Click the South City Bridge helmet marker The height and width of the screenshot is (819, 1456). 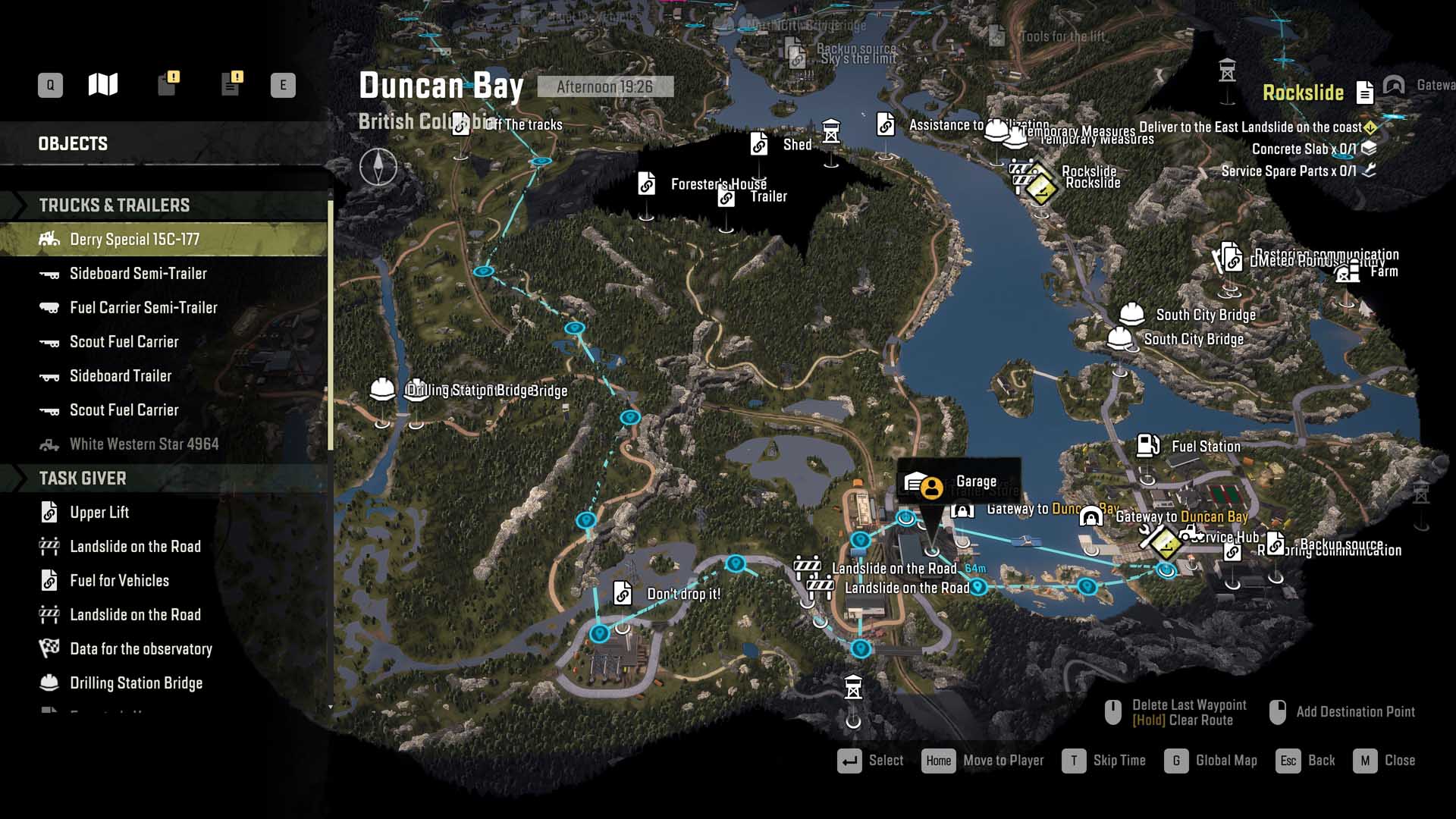[x=1131, y=314]
